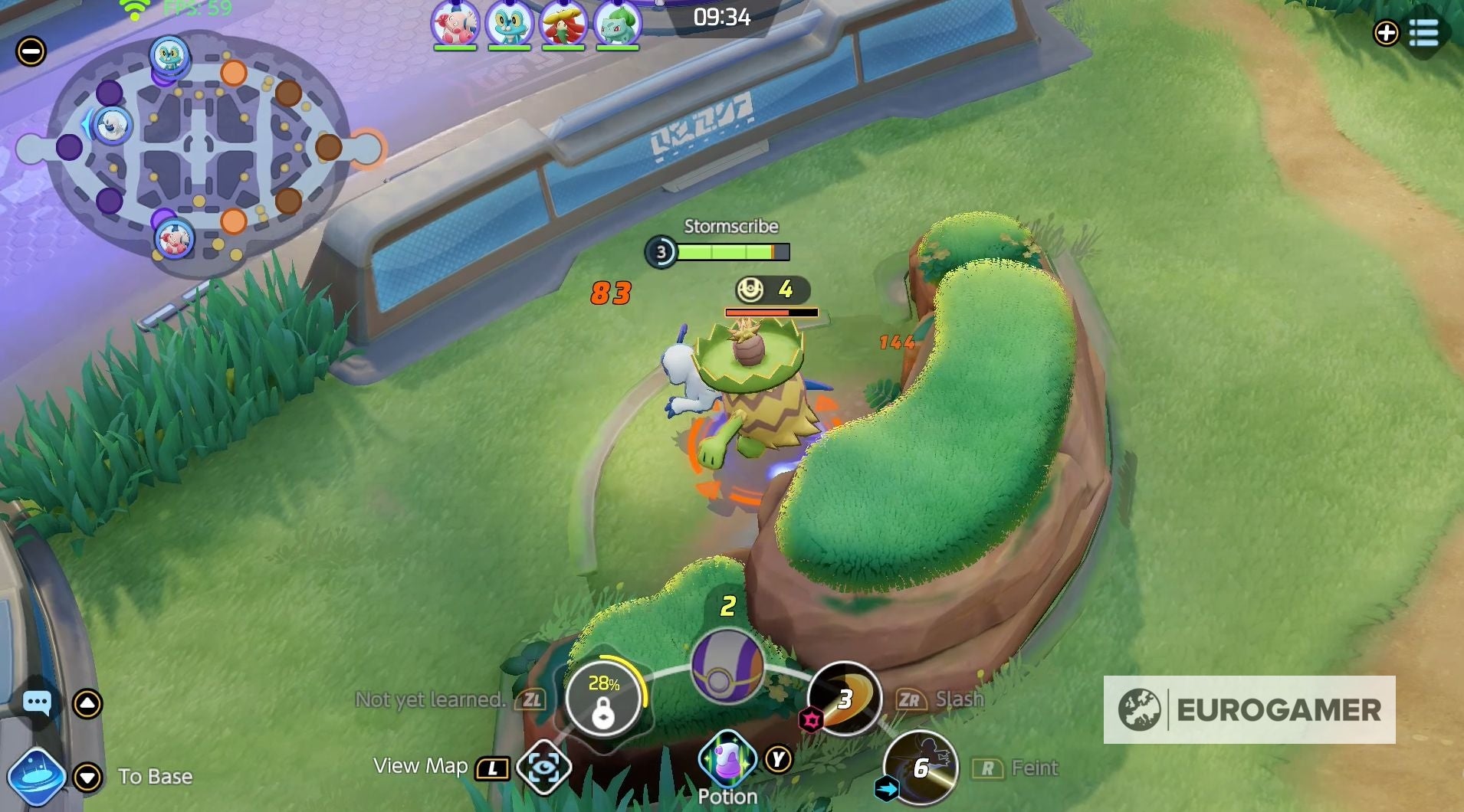Open the quick chat bubble
The height and width of the screenshot is (812, 1464).
tap(37, 702)
